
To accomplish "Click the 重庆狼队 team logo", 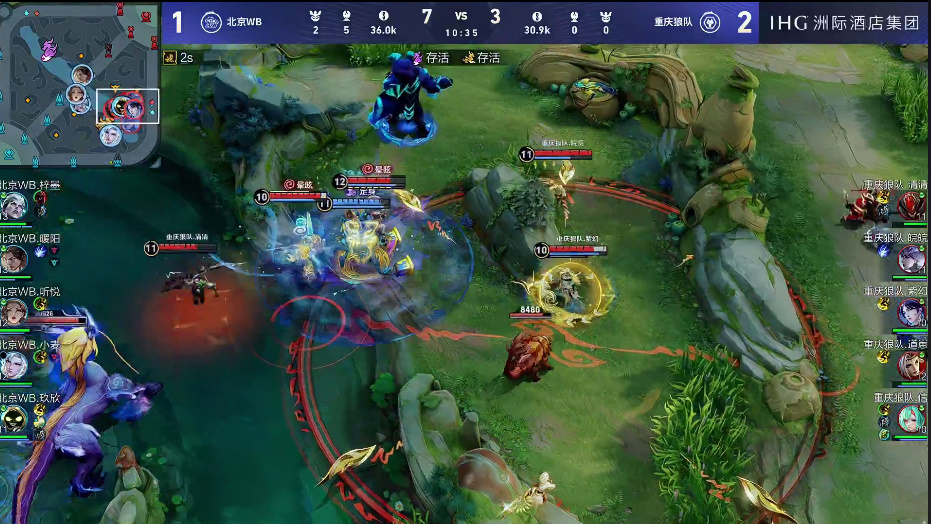I will [x=709, y=22].
